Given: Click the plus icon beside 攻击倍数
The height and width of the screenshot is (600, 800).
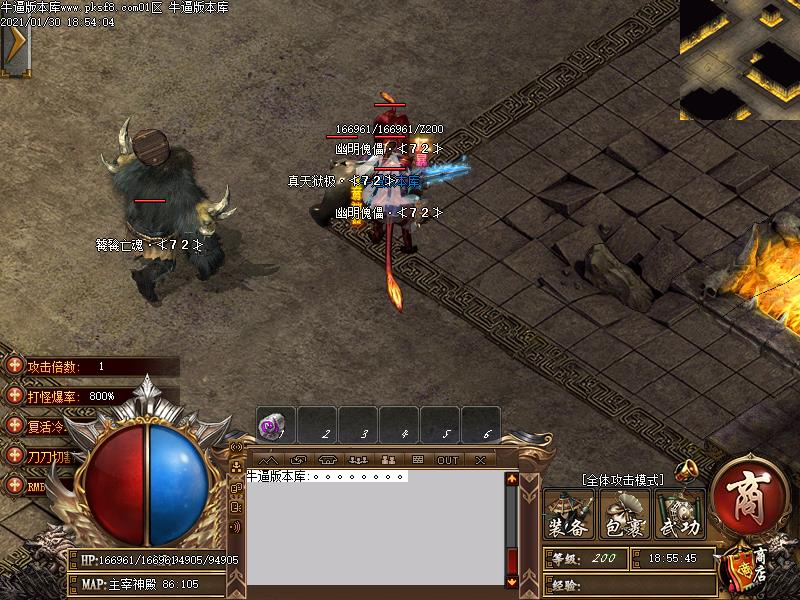Looking at the screenshot, I should (14, 367).
